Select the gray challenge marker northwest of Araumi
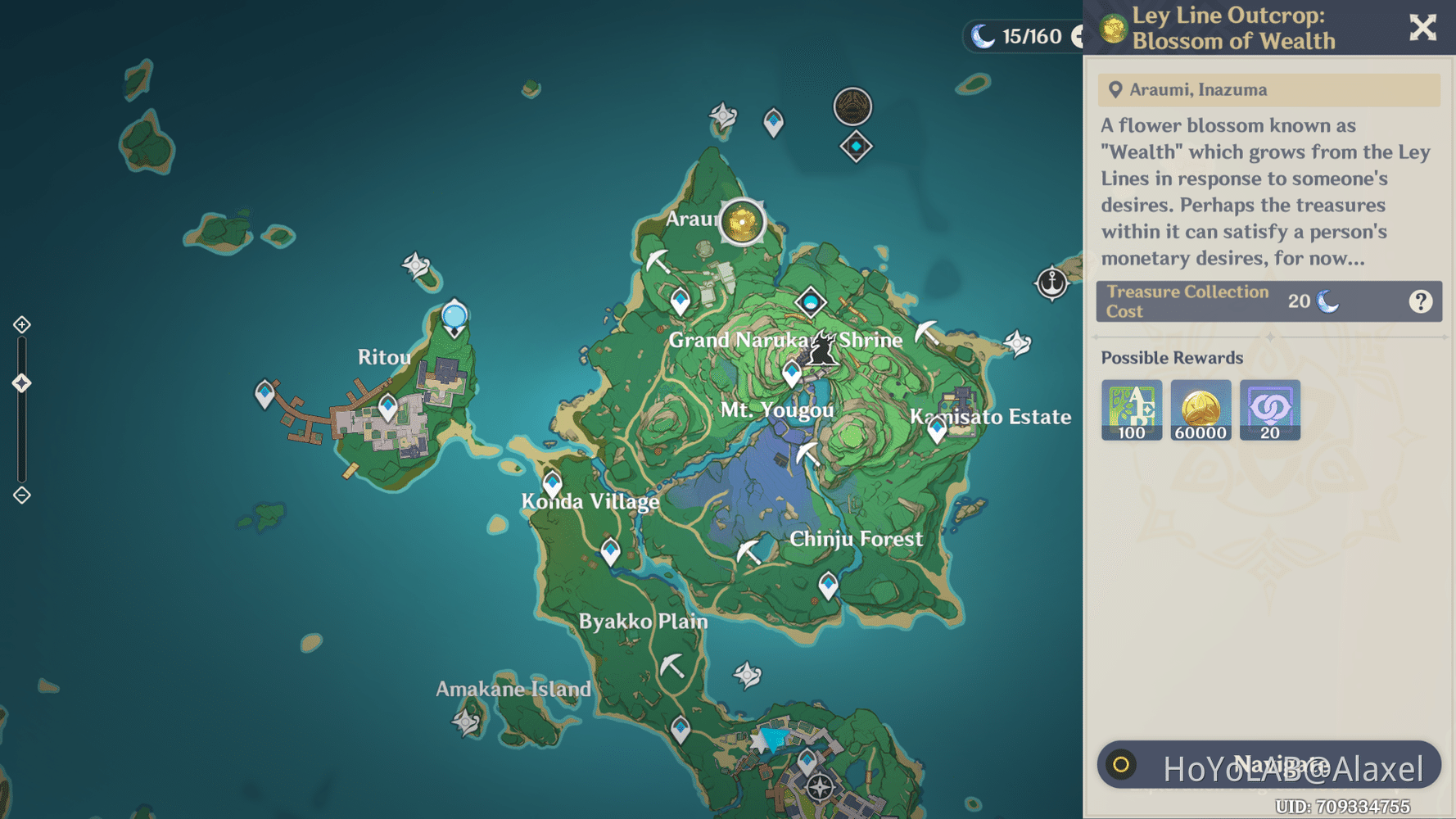 724,116
